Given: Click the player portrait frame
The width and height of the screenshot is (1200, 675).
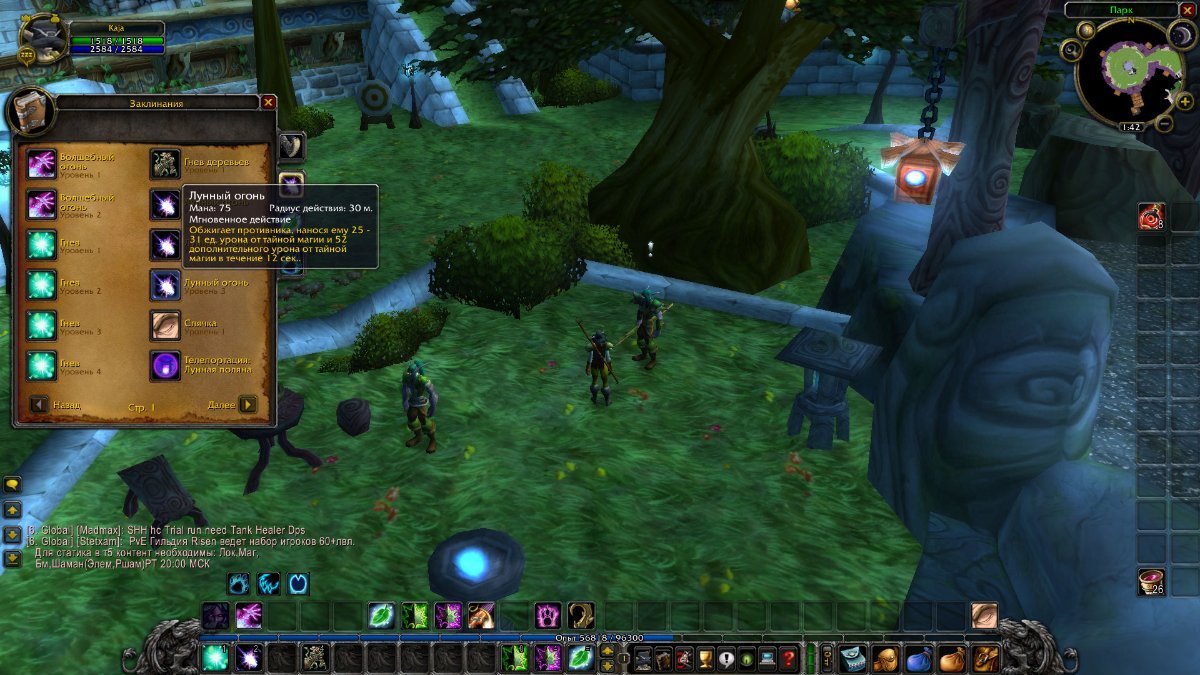Looking at the screenshot, I should pos(43,39).
